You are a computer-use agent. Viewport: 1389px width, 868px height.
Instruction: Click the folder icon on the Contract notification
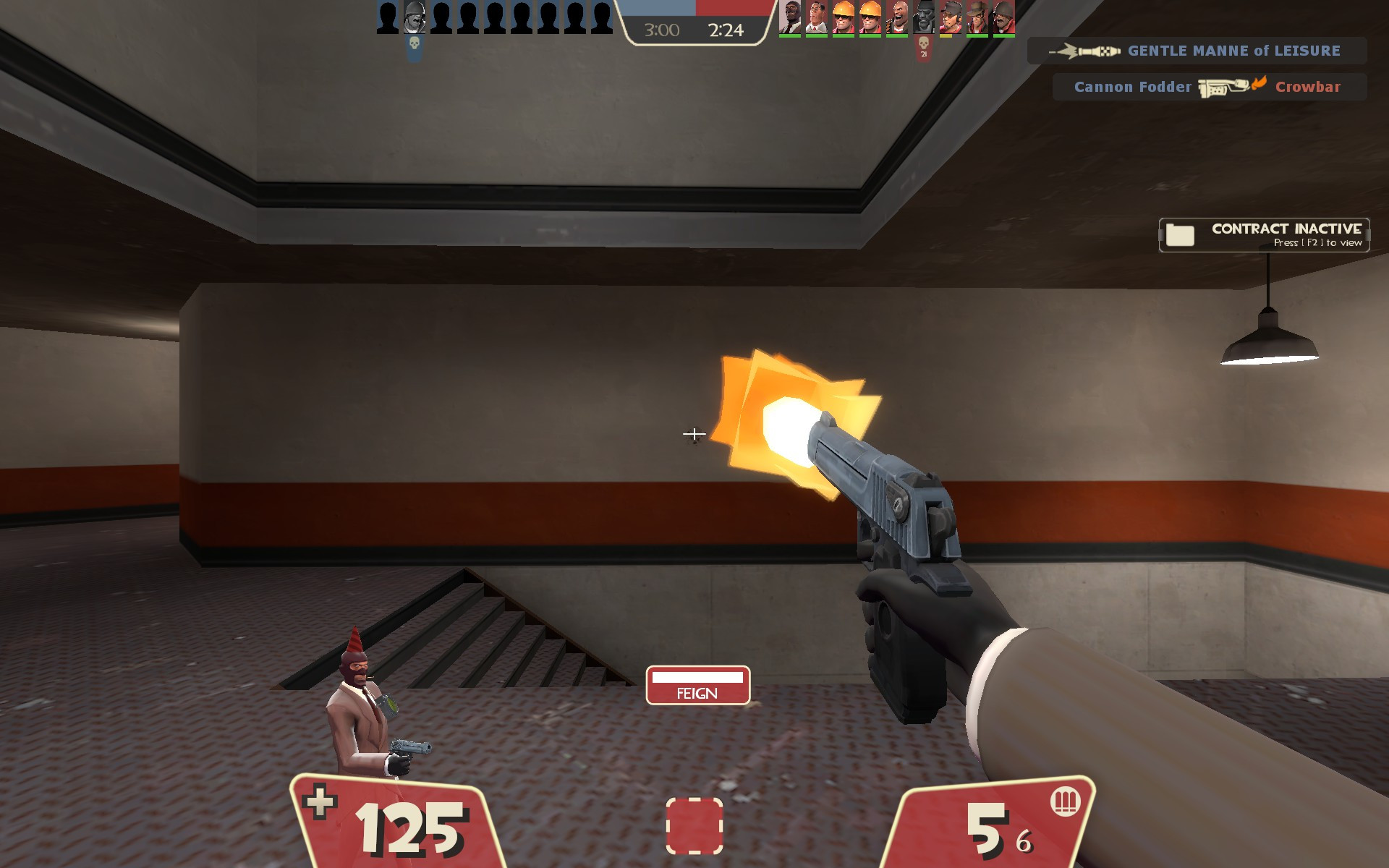point(1180,234)
